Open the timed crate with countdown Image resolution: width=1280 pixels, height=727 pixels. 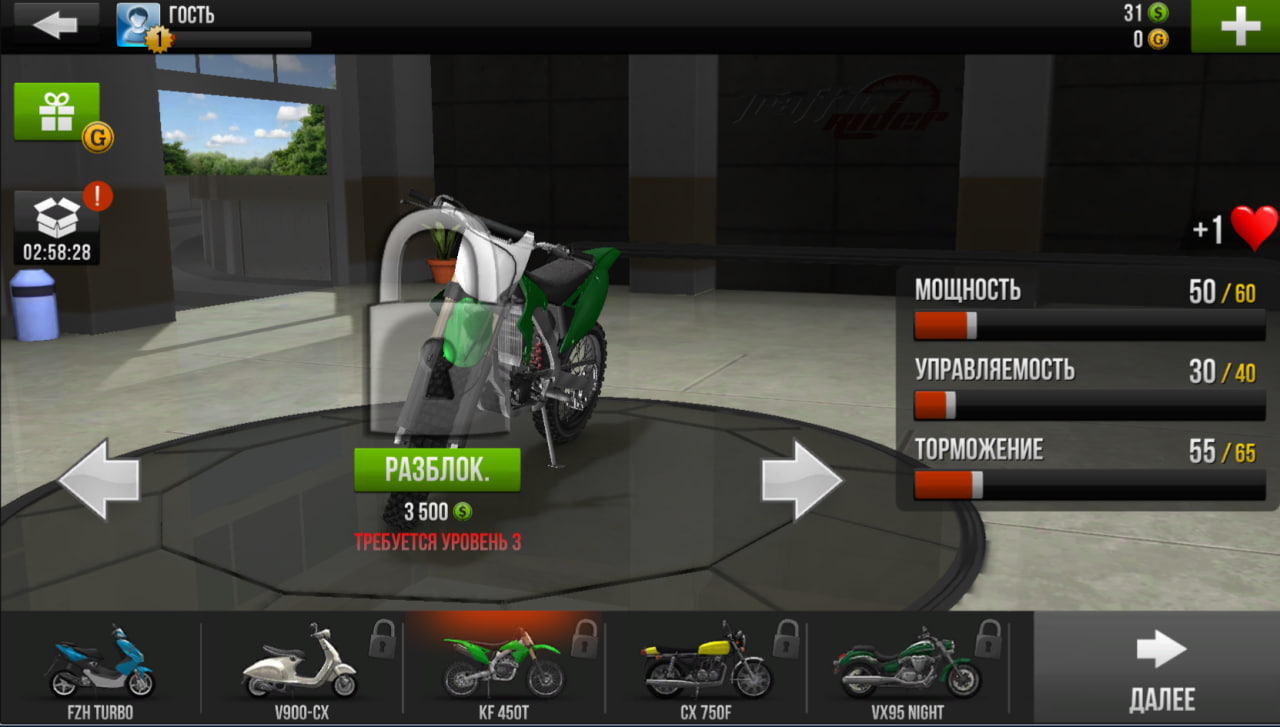[57, 227]
